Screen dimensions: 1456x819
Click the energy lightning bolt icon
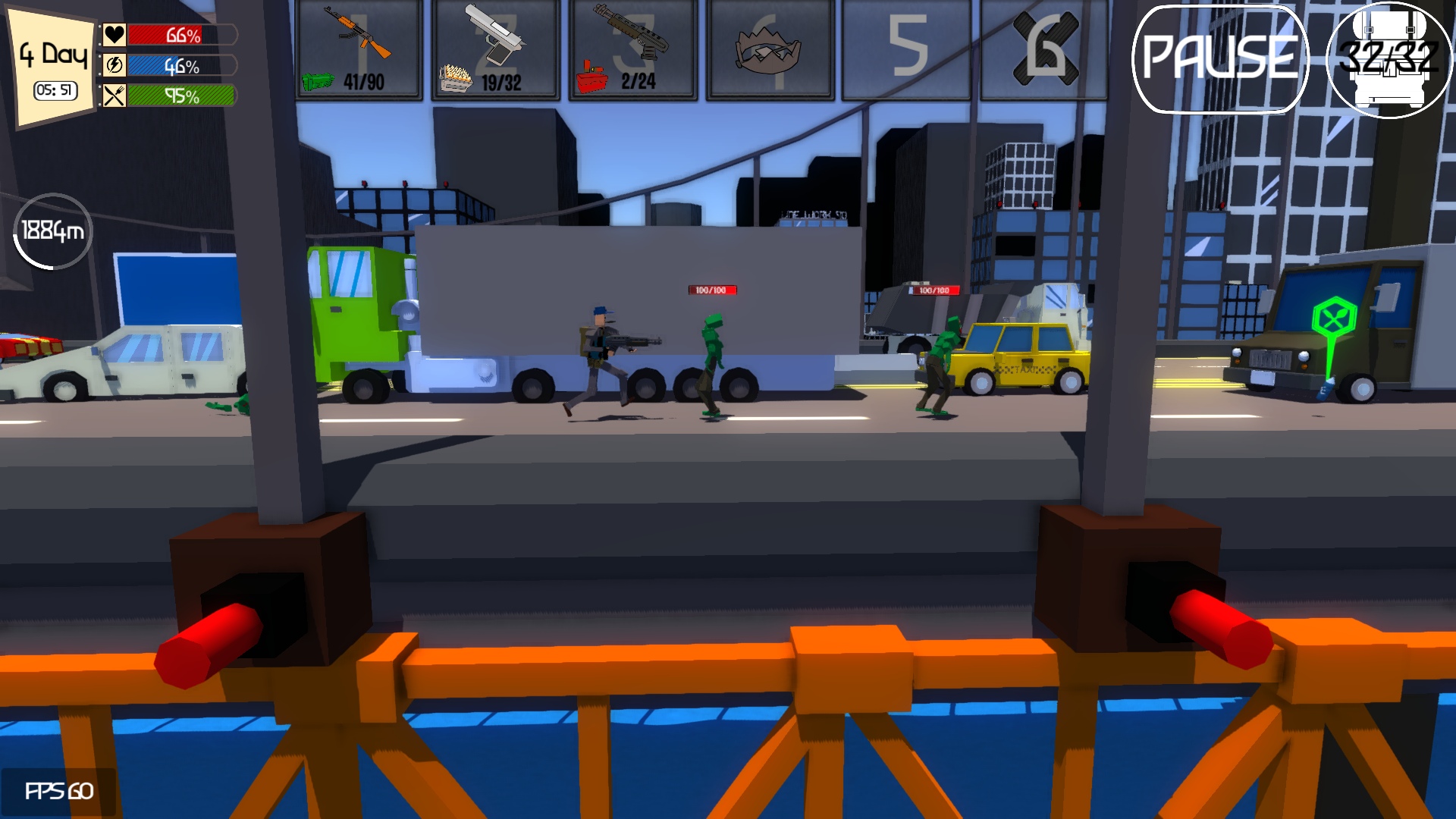[x=114, y=67]
